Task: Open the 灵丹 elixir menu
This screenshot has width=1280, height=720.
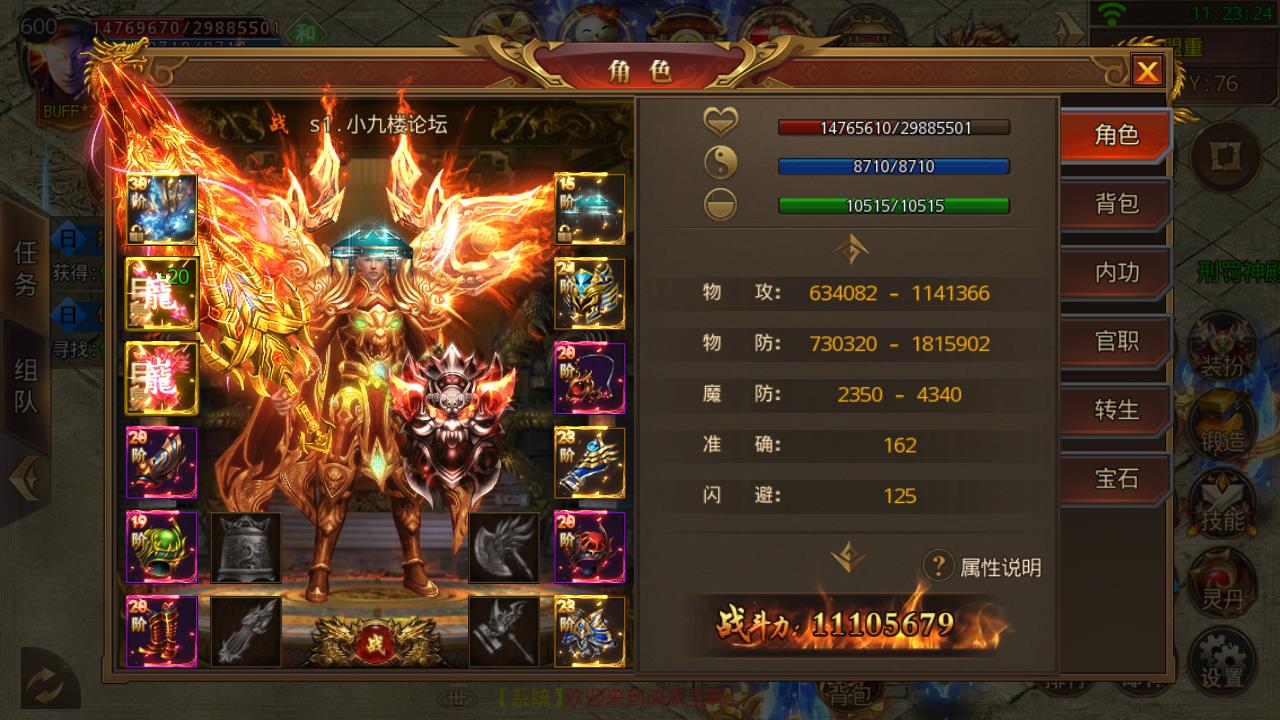Action: [1222, 585]
